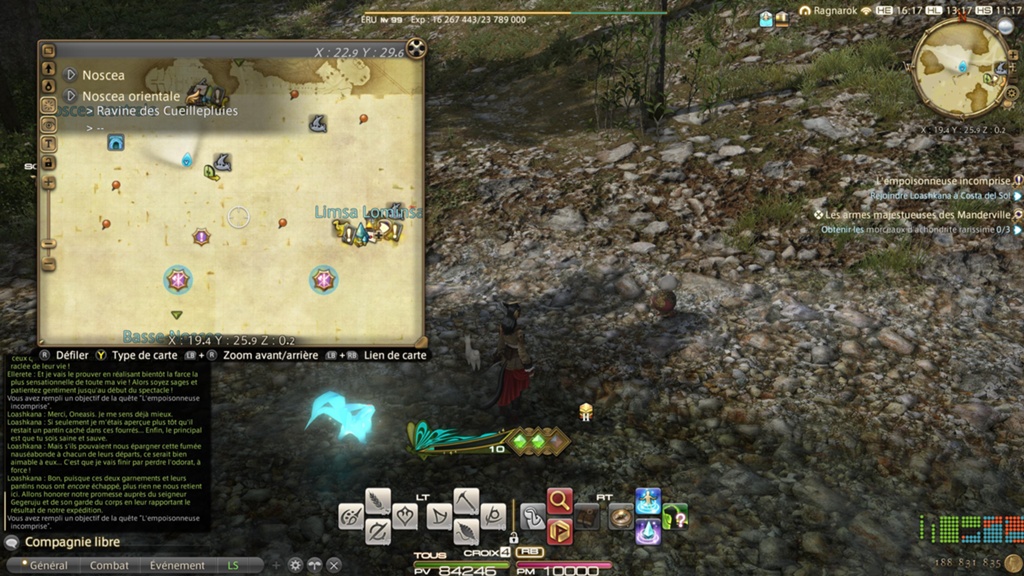Close the map window

tap(415, 49)
